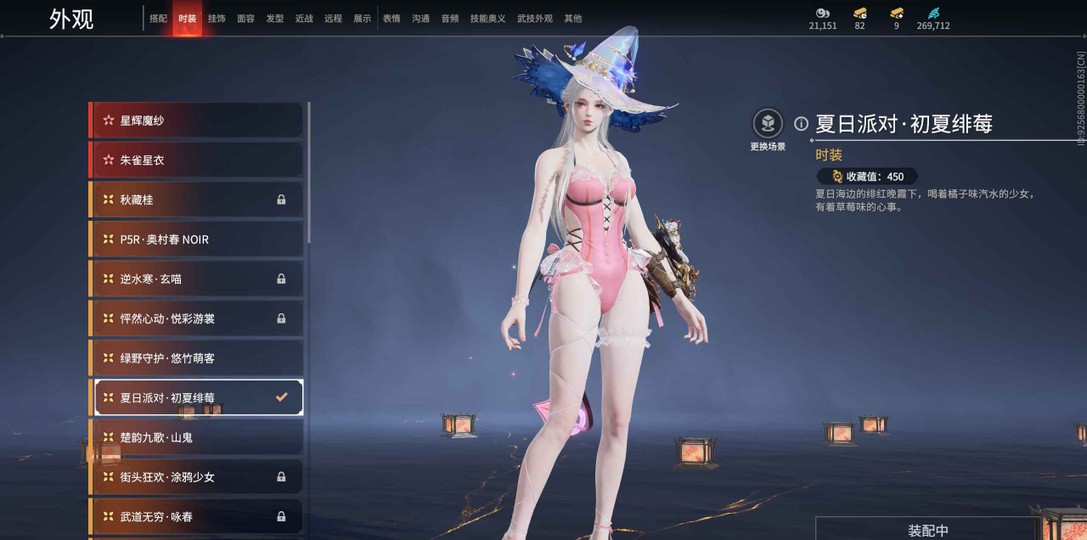Choose the 怦然心动·悦彩游裳 outfit
This screenshot has height=540, width=1087.
[x=197, y=318]
